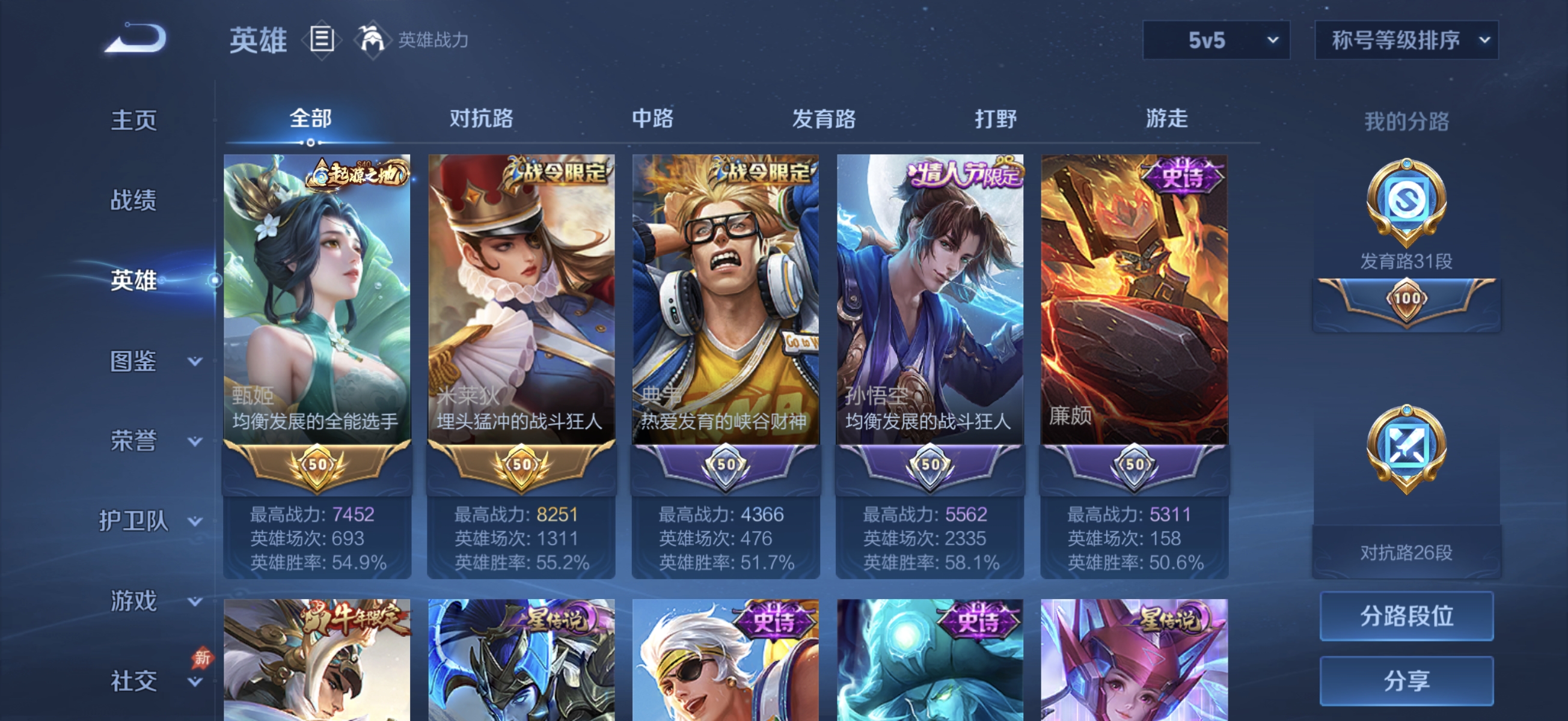Click the gold level 50 badge under 甄姬
Screen dimensions: 1568x721
tap(316, 466)
